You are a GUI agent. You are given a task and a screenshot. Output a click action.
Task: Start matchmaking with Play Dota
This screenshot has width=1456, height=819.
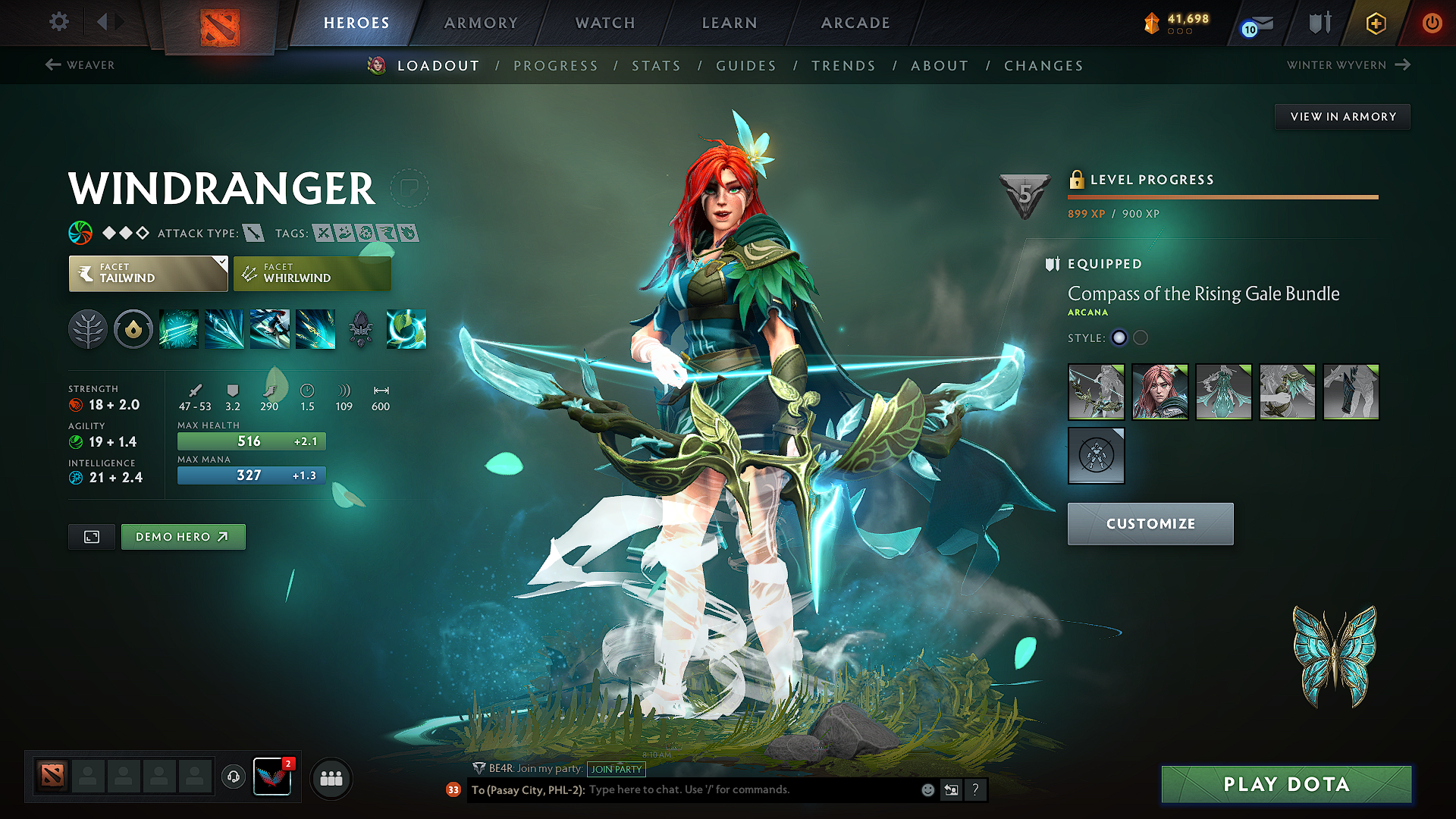[x=1286, y=784]
